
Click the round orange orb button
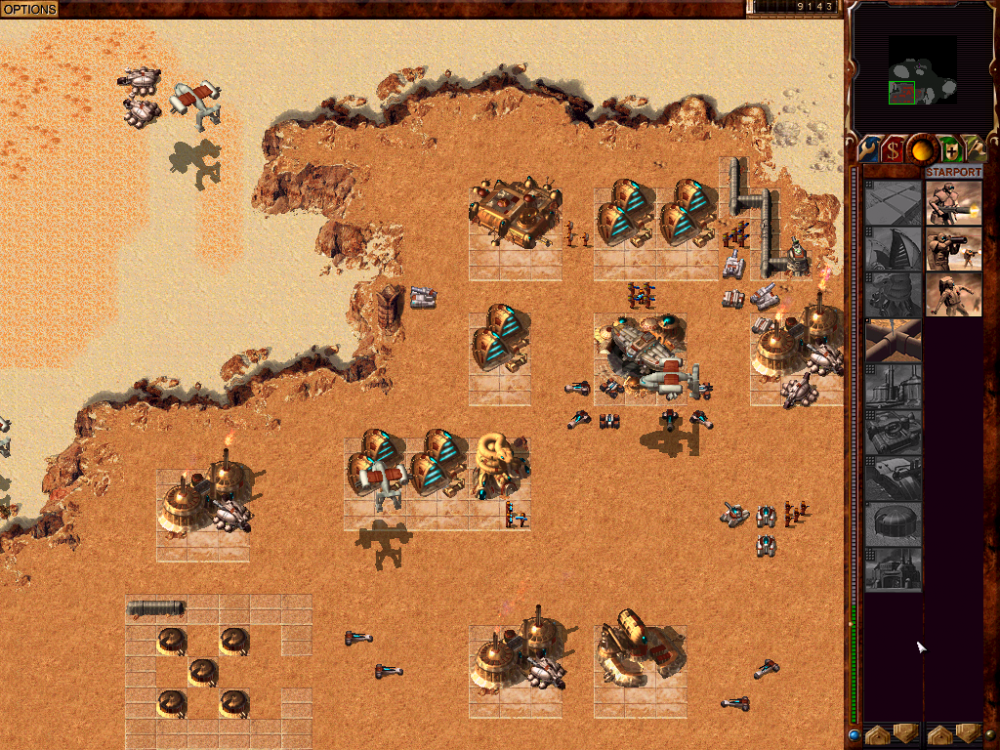click(921, 150)
